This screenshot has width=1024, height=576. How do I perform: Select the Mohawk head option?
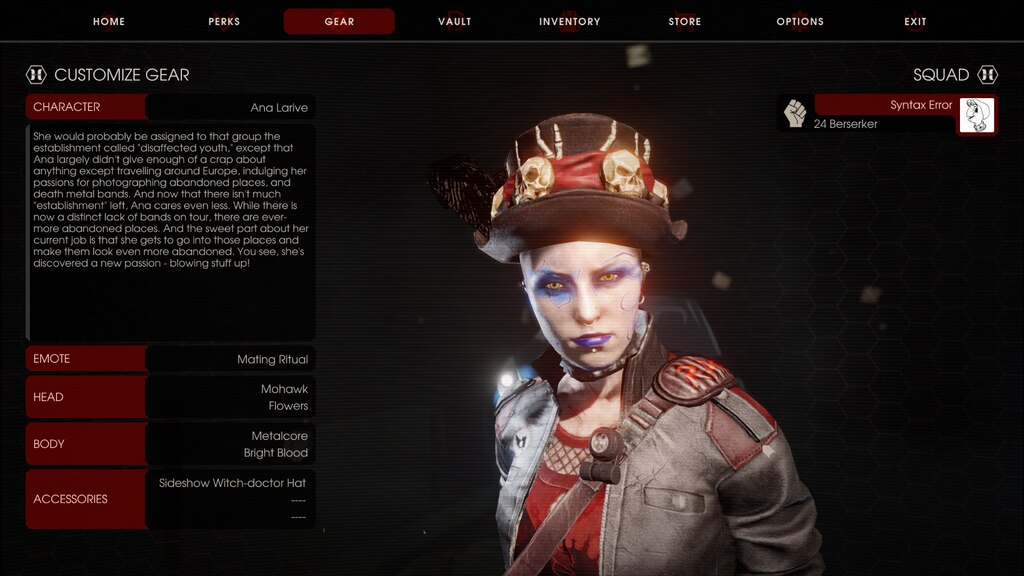point(284,389)
